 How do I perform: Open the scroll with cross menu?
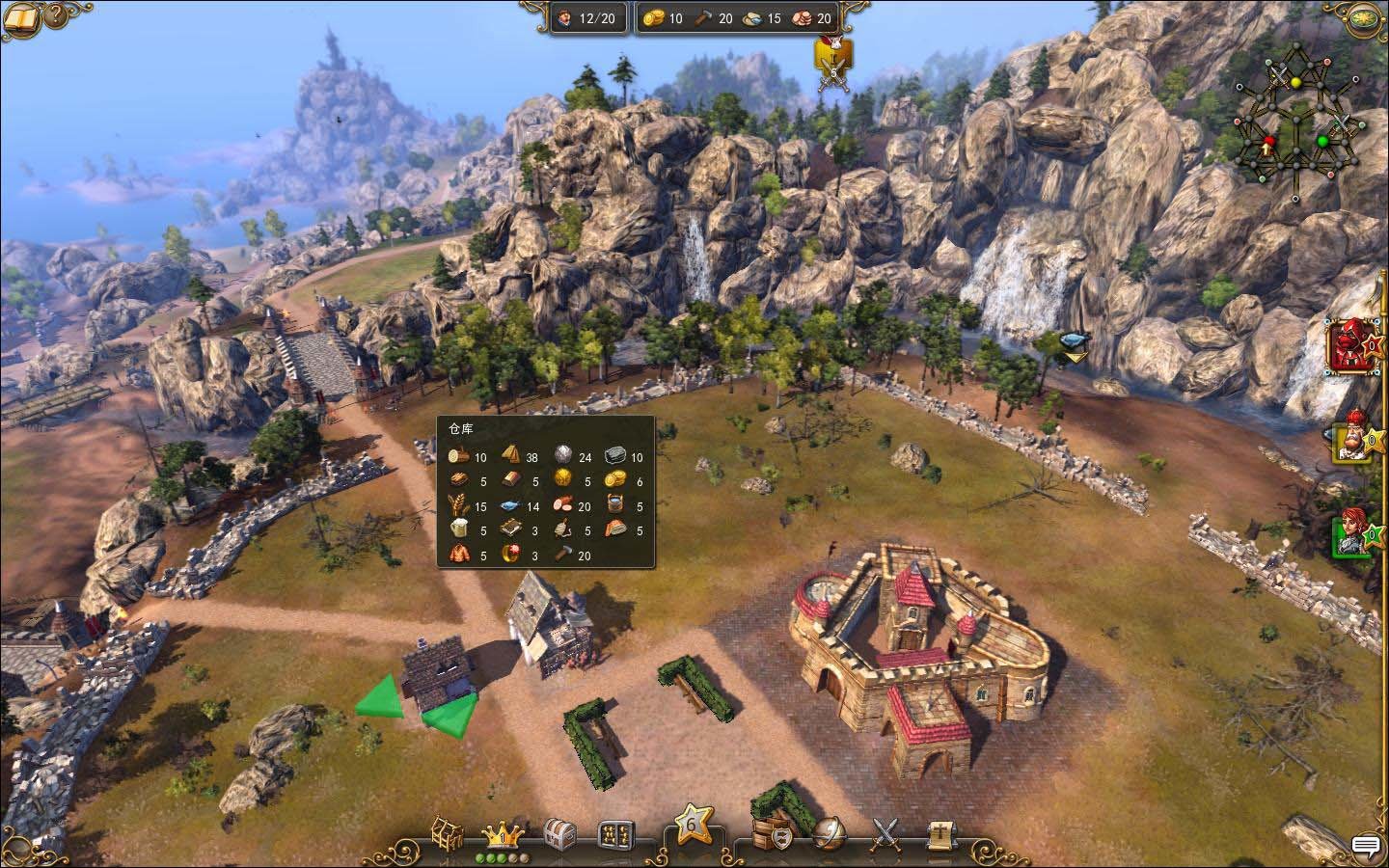[x=940, y=832]
